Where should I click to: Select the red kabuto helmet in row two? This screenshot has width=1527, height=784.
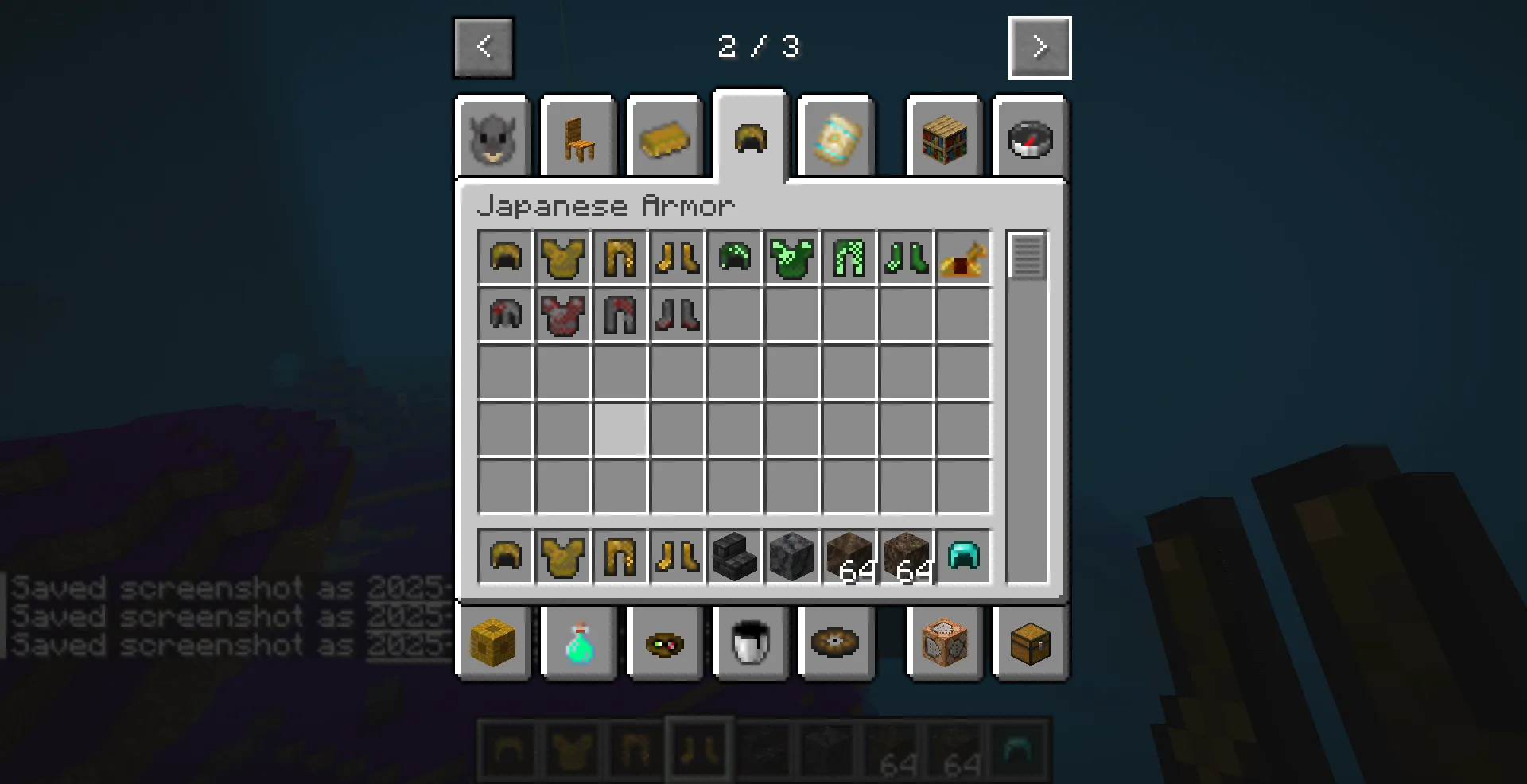[x=503, y=313]
